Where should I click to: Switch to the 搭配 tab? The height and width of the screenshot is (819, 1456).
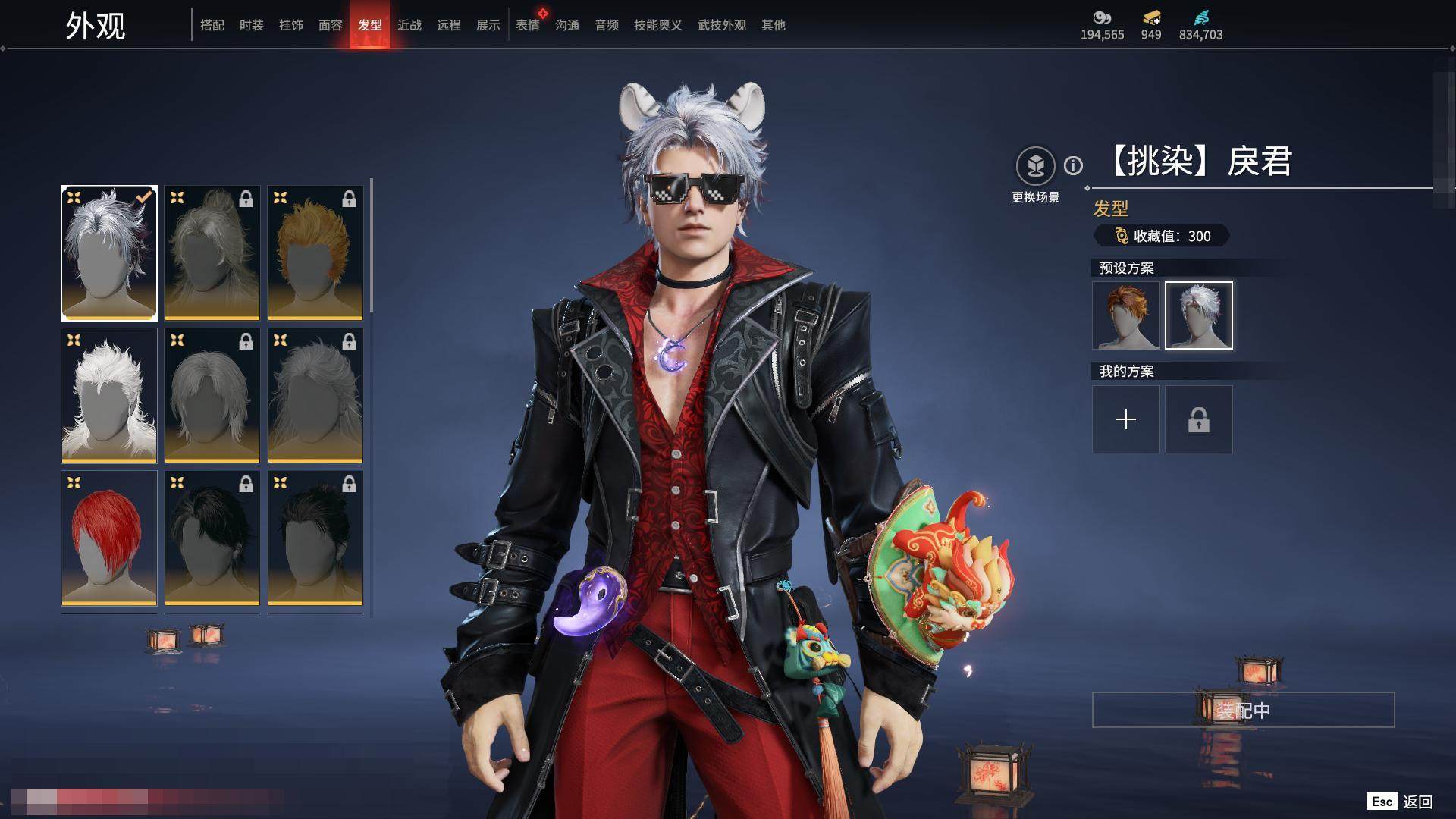[212, 25]
